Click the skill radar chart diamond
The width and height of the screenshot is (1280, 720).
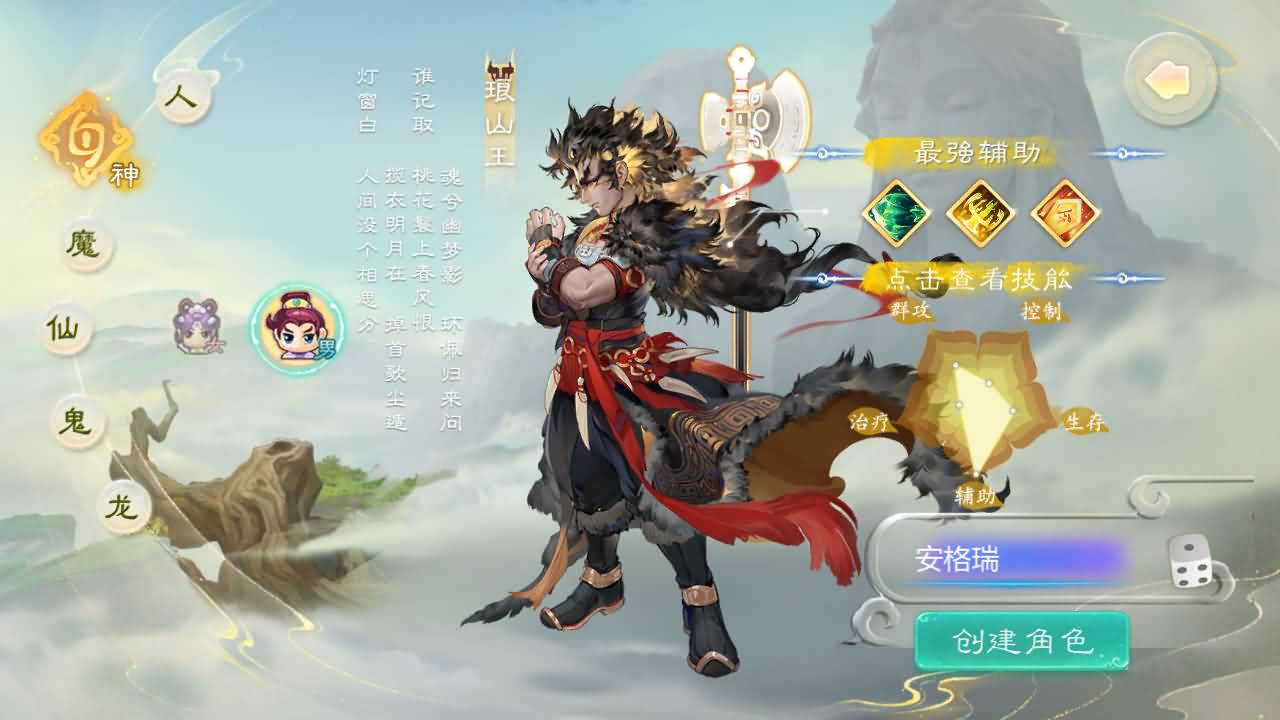(975, 400)
